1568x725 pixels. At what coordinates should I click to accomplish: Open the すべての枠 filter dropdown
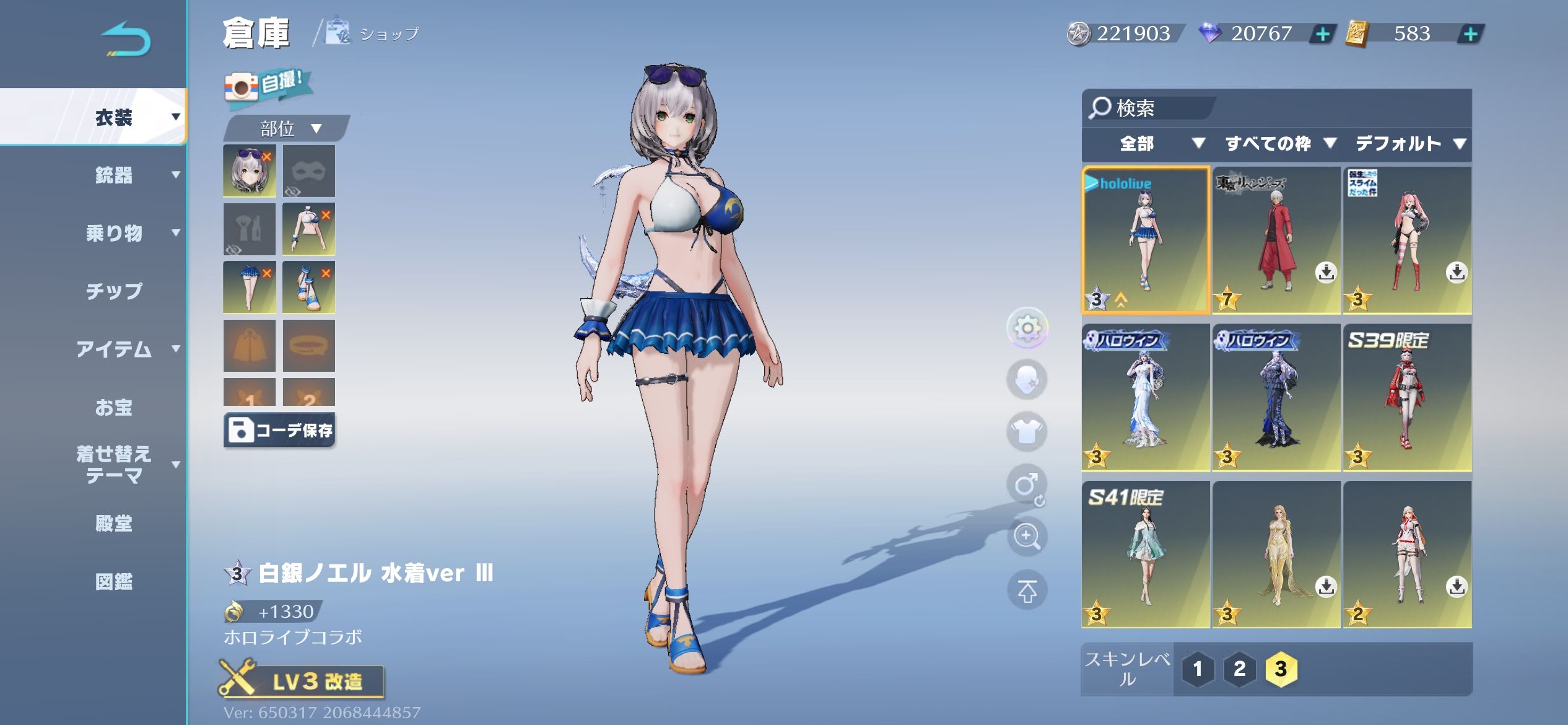[x=1279, y=144]
